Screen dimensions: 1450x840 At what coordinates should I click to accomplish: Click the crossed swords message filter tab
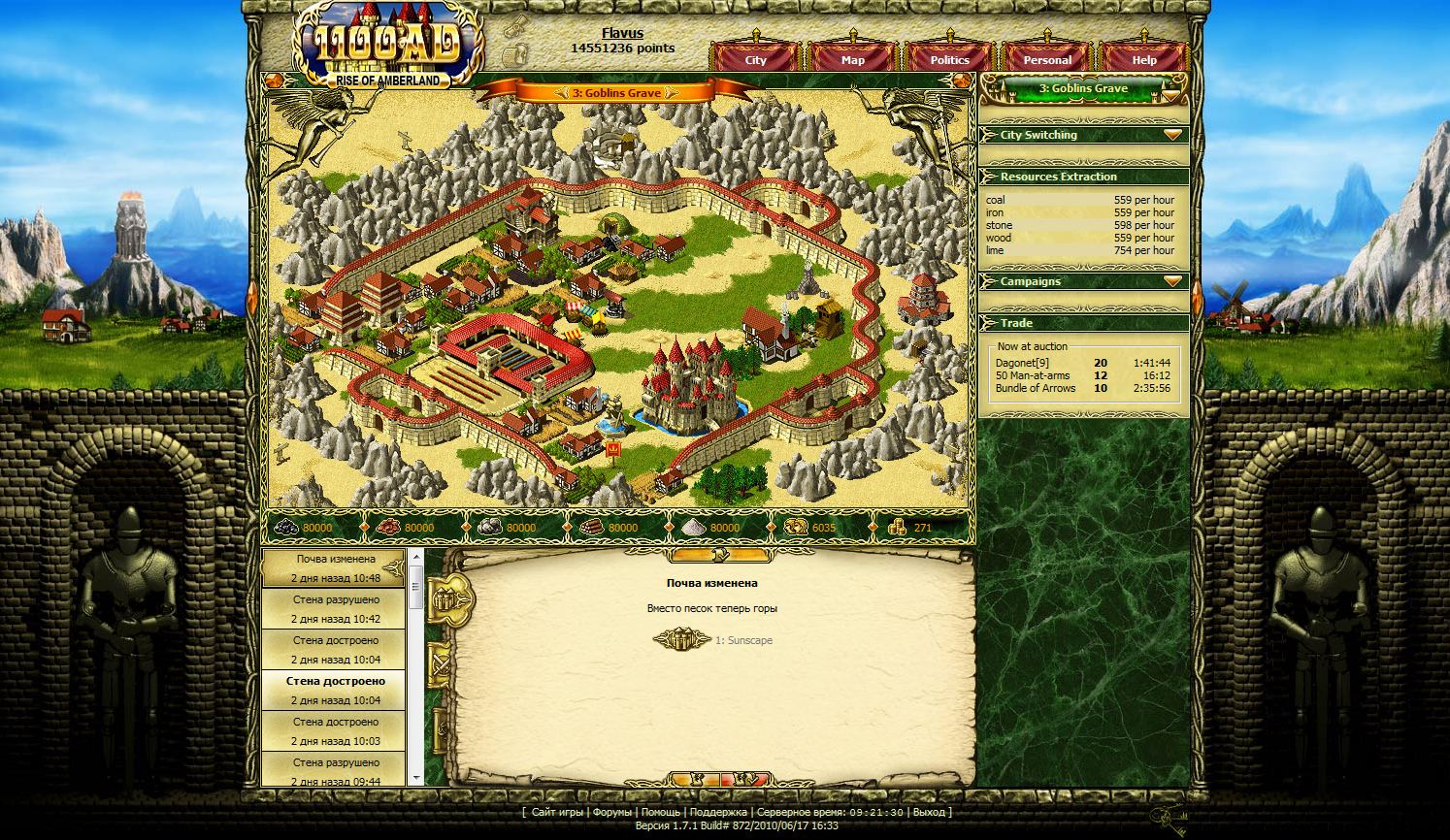441,665
